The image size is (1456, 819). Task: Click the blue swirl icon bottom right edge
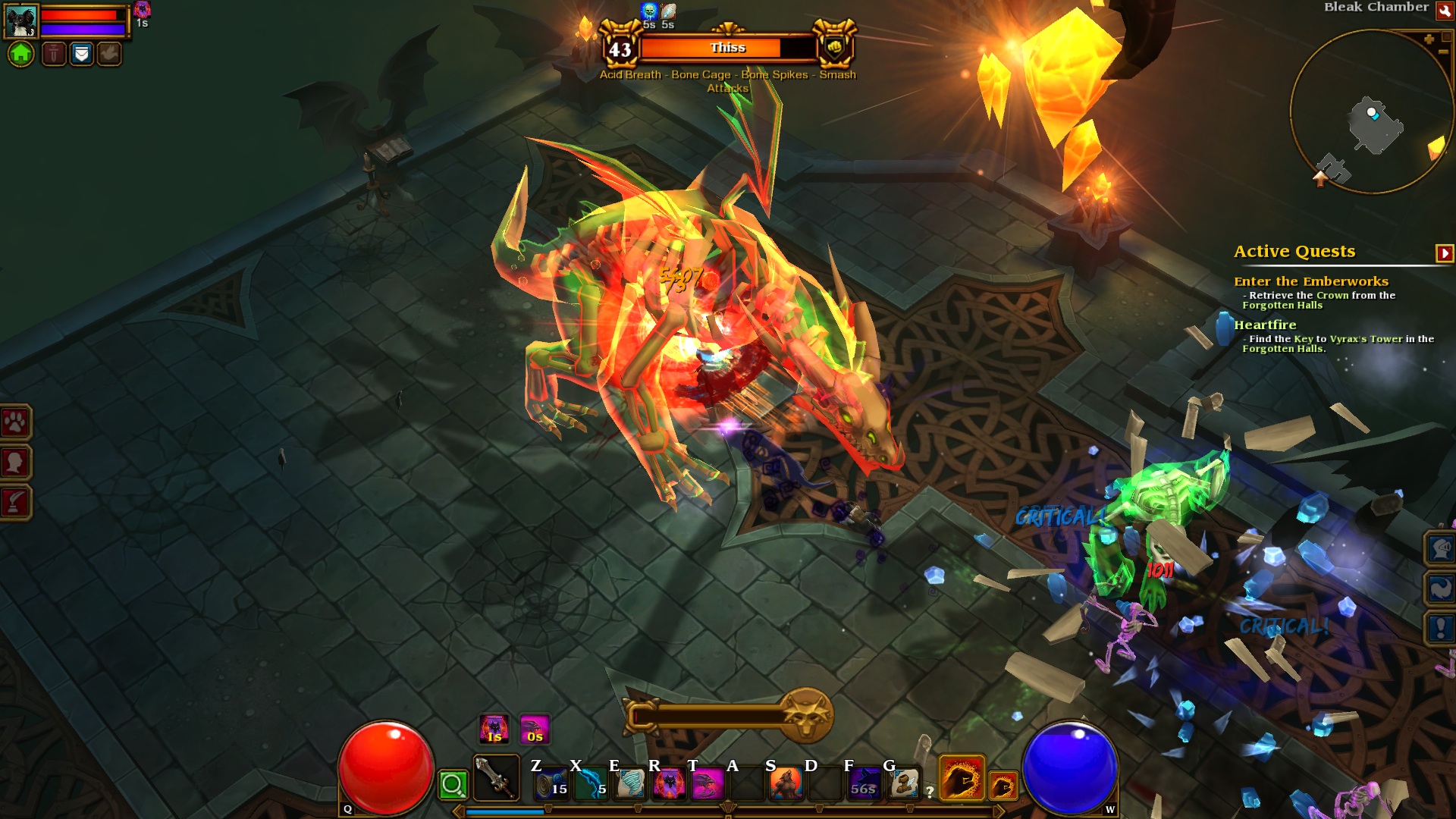[x=1442, y=586]
